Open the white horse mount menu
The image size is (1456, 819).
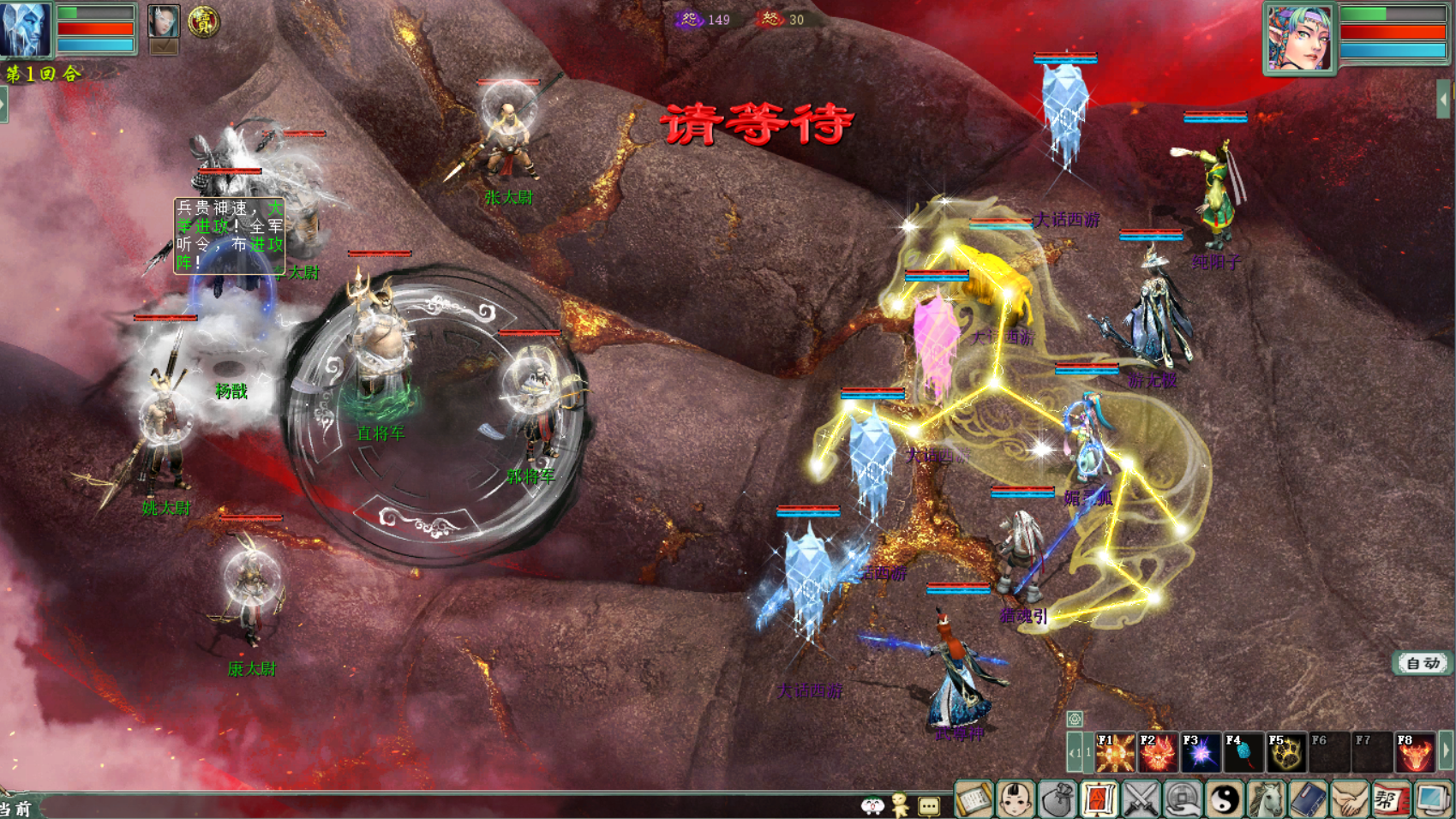coord(1267,800)
